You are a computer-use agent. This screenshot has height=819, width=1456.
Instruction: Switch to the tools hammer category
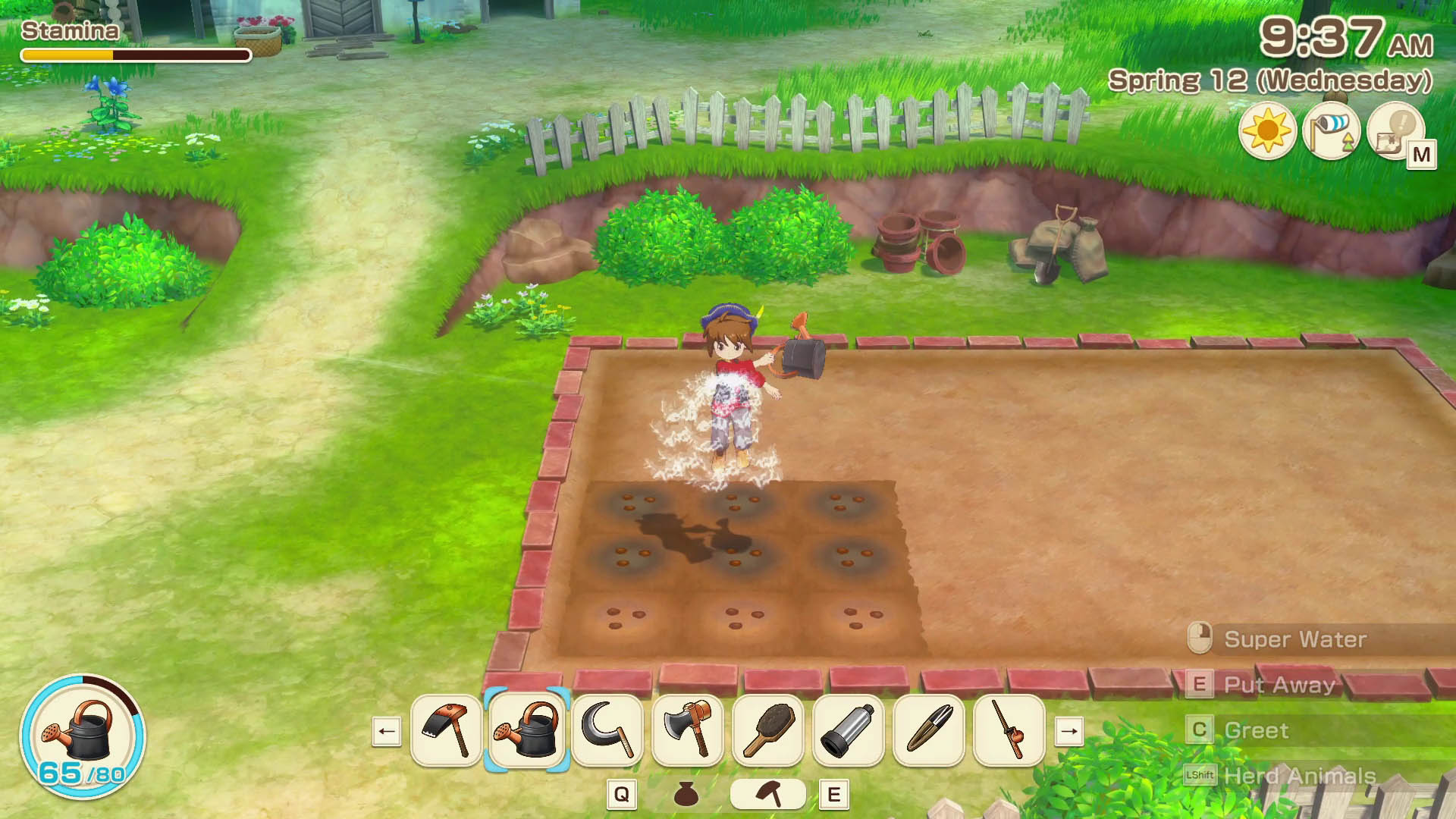768,794
